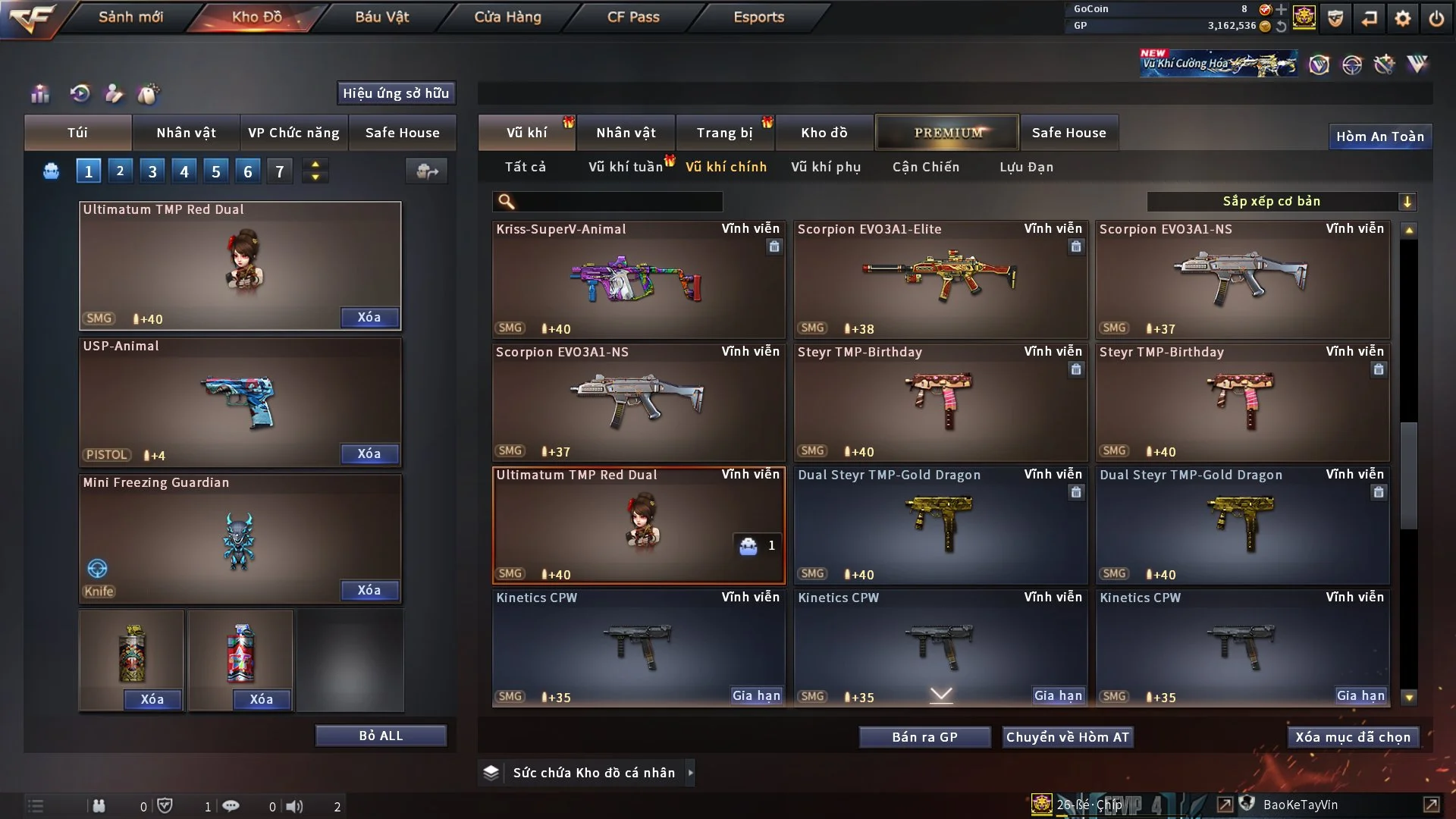Image resolution: width=1456 pixels, height=819 pixels.
Task: Open the Sắp xếp cơ bản sort dropdown
Action: (x=1281, y=202)
